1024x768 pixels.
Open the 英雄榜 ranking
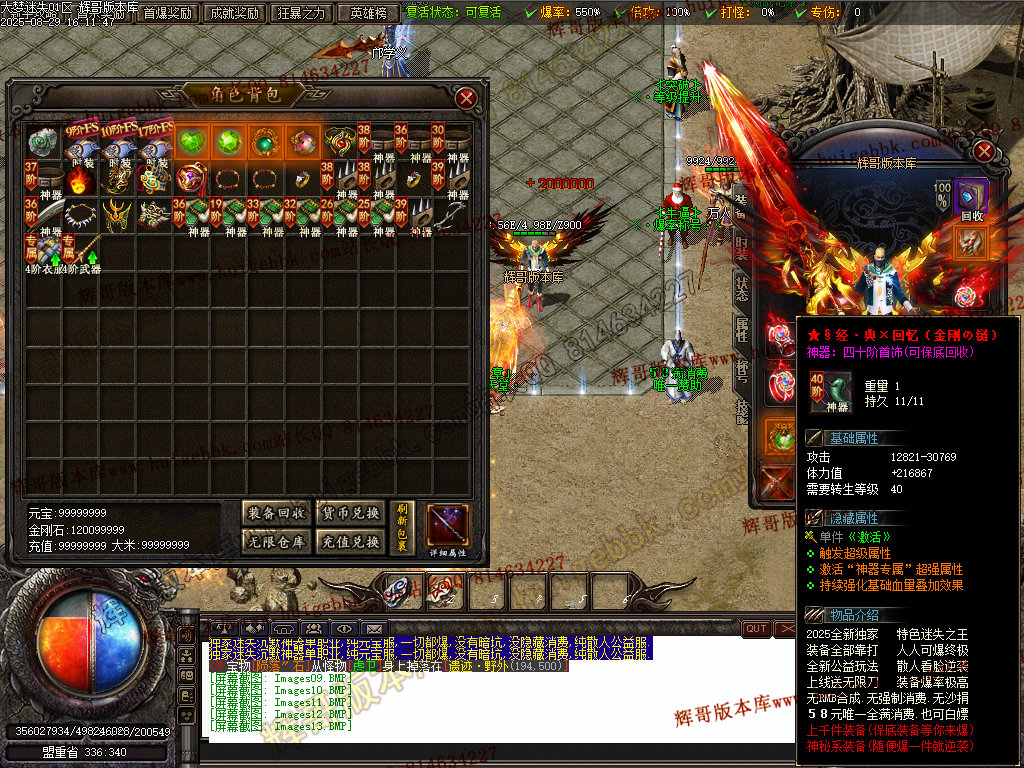367,13
